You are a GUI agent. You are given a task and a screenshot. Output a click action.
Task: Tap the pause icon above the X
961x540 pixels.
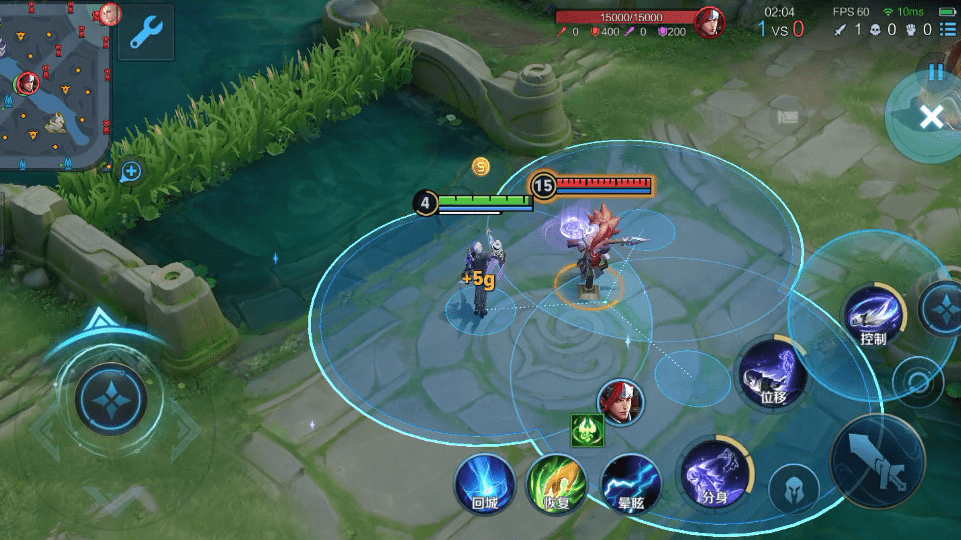click(936, 72)
